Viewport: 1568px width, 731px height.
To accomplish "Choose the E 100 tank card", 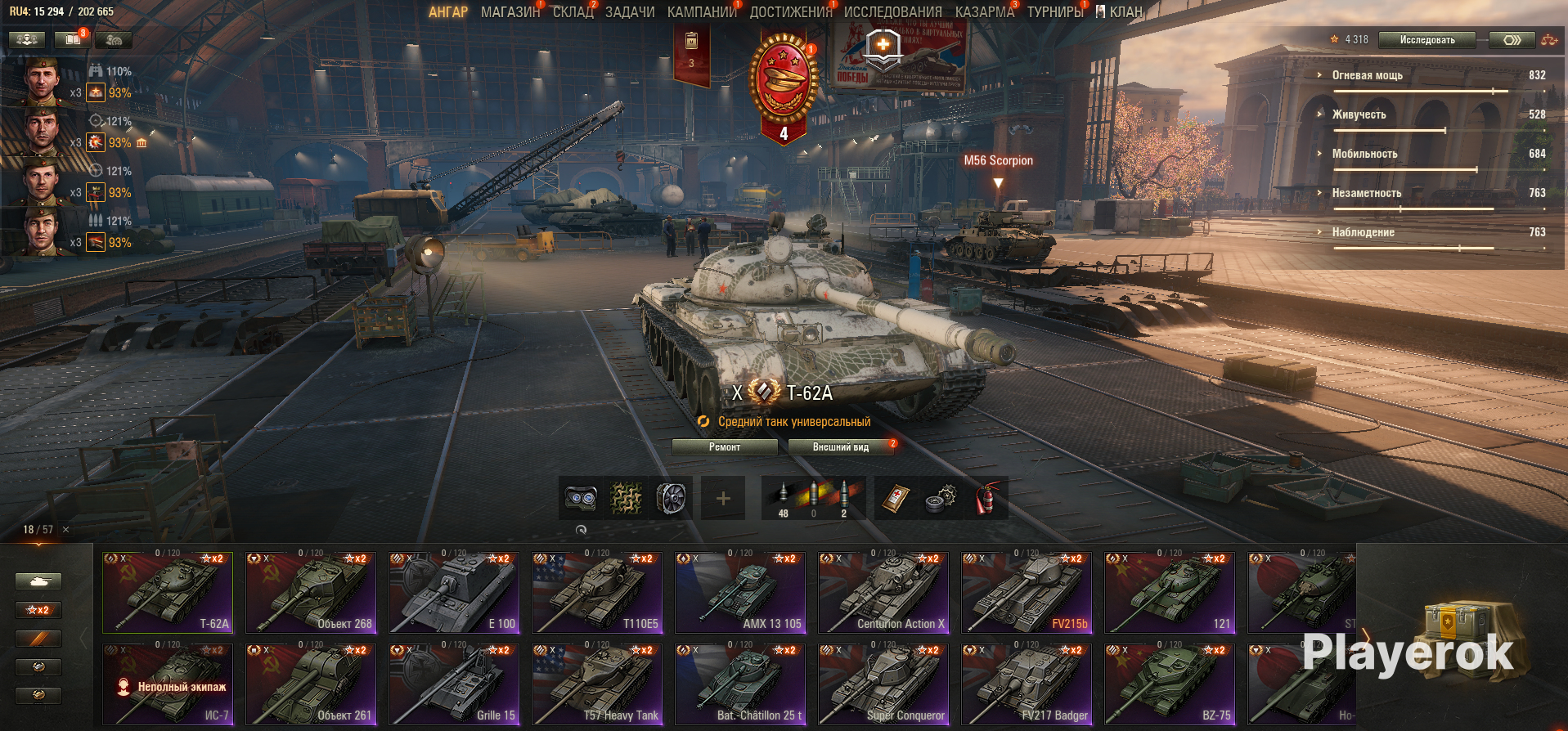I will 454,593.
